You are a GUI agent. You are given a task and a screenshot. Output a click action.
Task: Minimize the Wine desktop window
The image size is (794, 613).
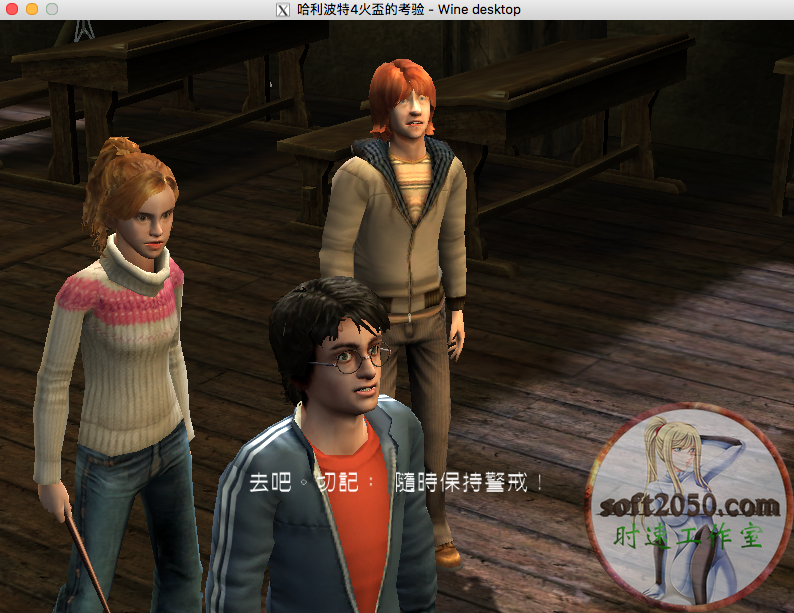[32, 9]
